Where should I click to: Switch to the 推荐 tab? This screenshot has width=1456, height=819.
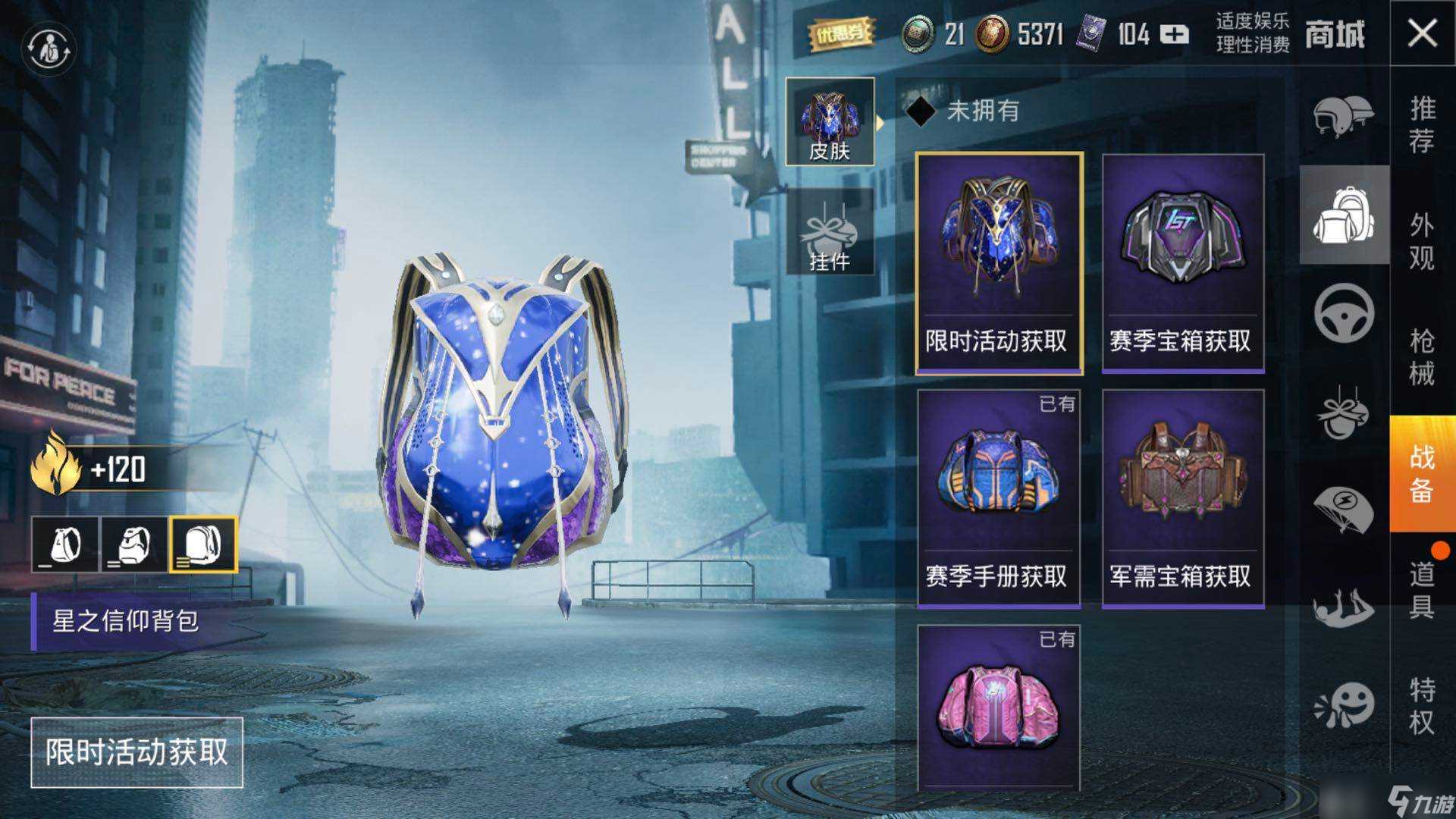(1422, 125)
